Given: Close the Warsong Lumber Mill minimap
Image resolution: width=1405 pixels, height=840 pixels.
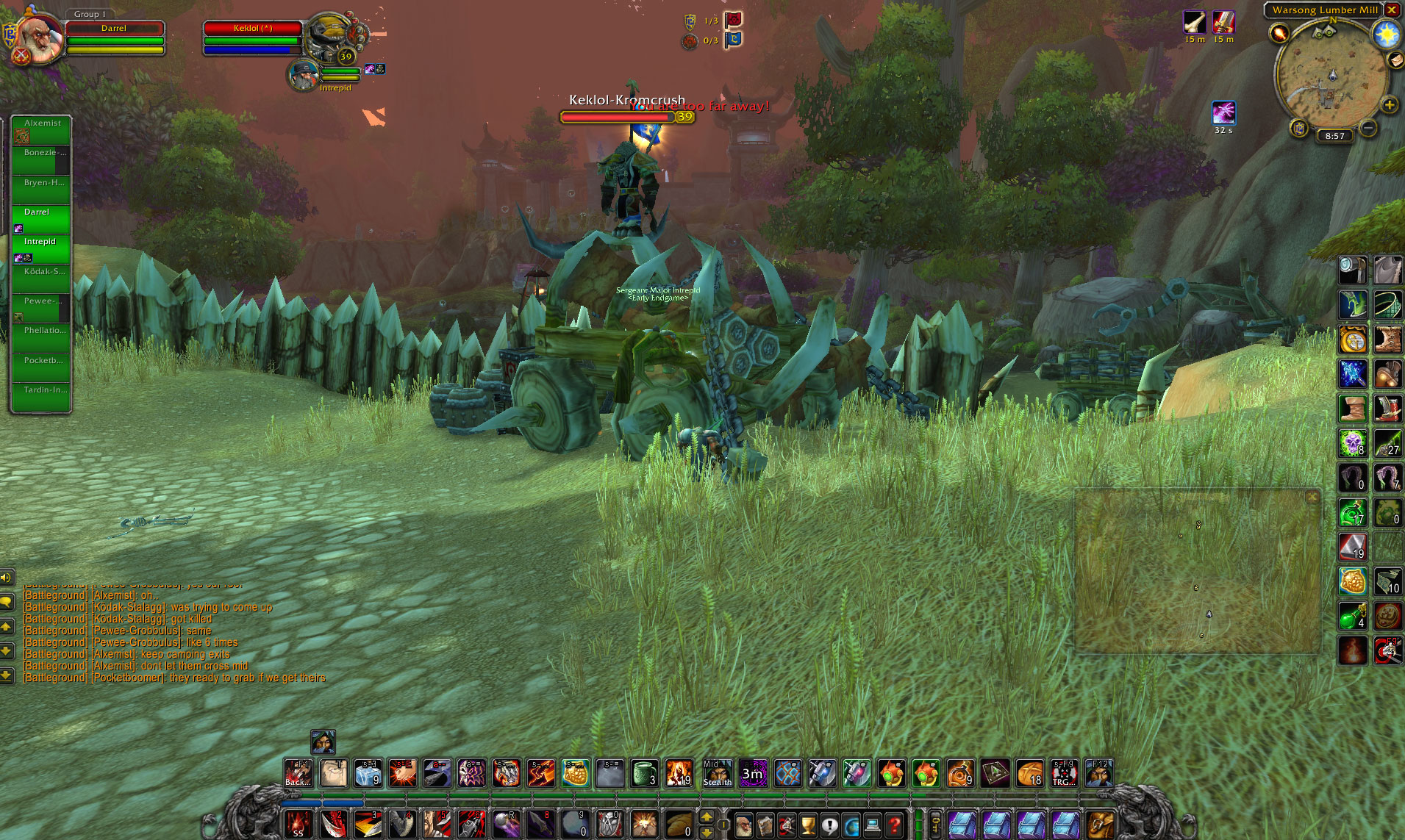Looking at the screenshot, I should coord(1391,10).
